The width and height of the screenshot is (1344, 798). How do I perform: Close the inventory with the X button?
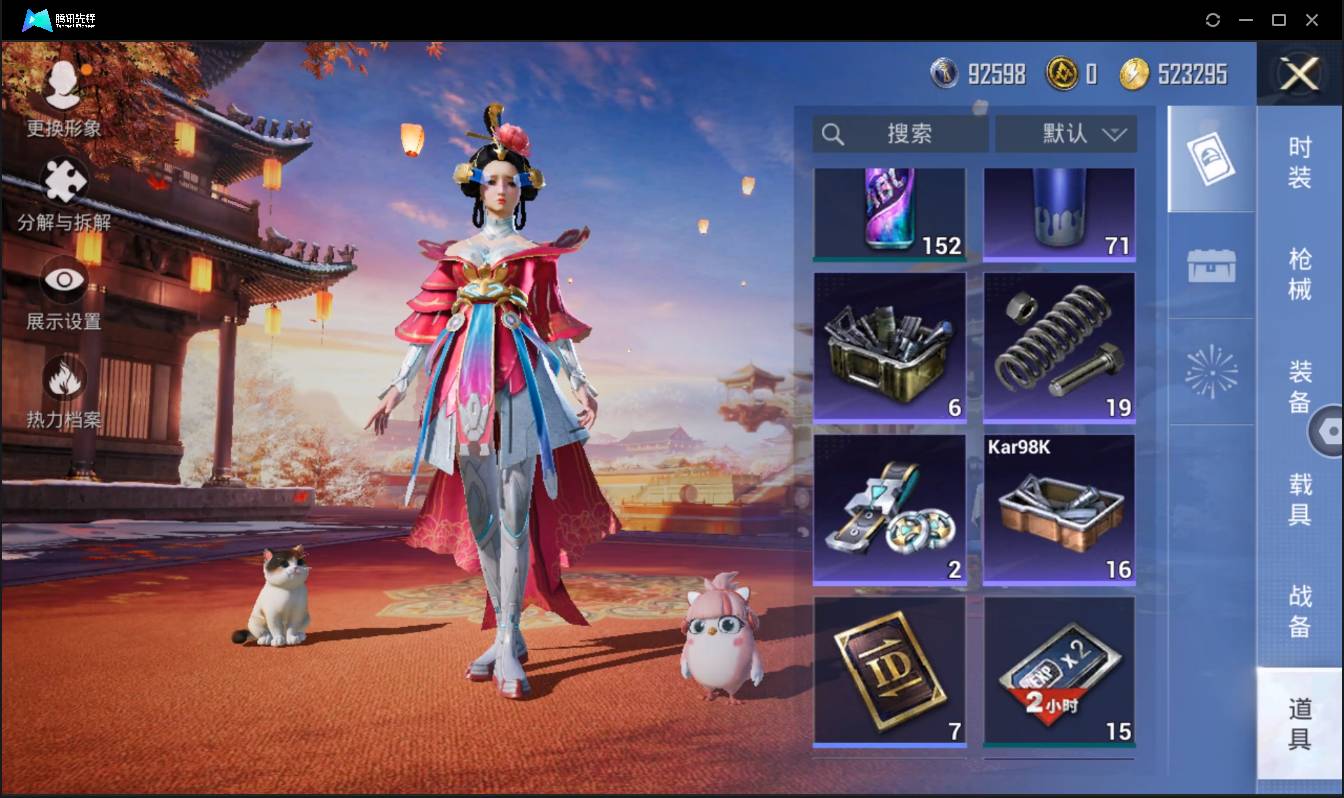pos(1299,74)
